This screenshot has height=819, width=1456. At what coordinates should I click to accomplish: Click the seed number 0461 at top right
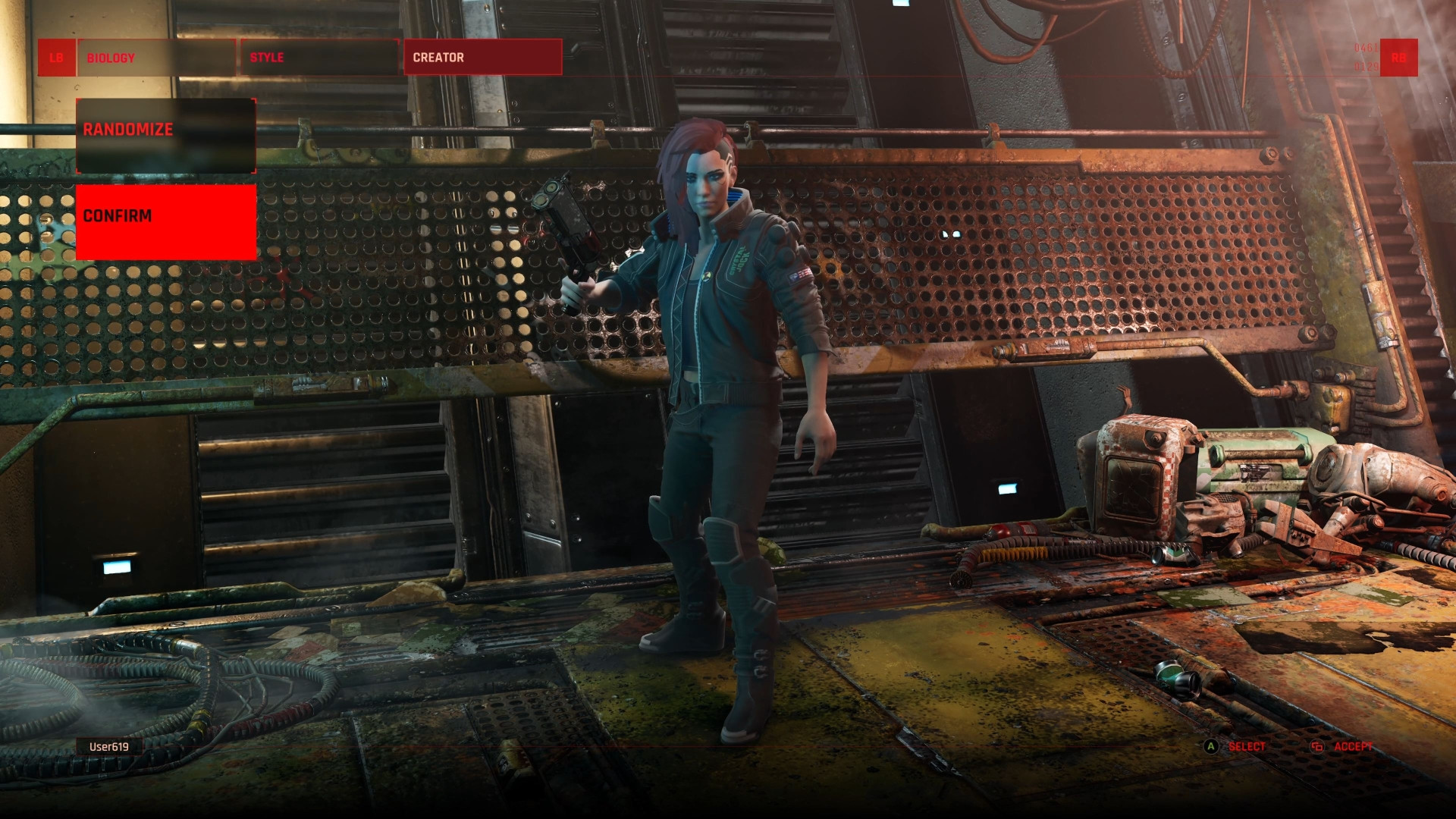point(1365,47)
